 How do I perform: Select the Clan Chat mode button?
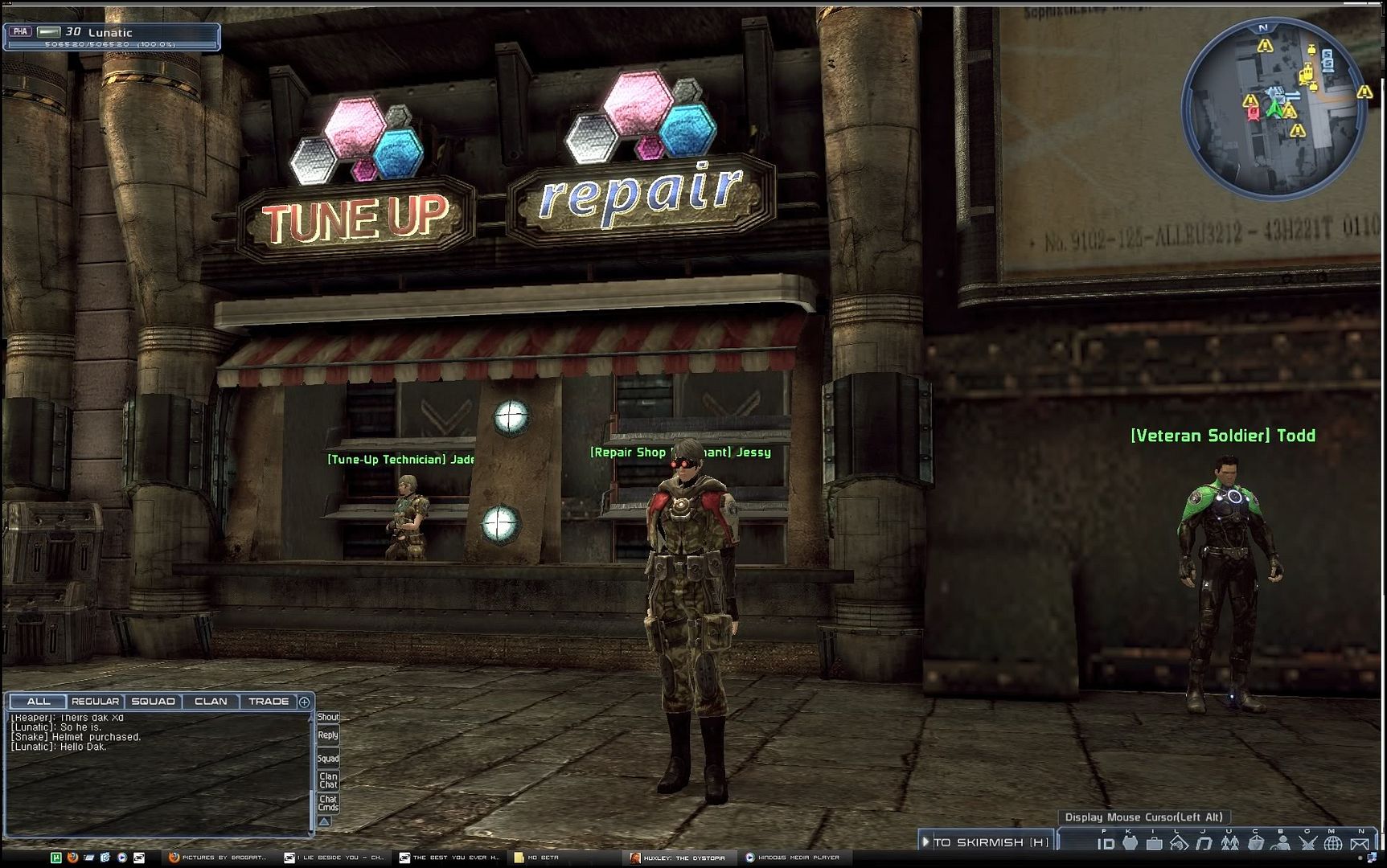click(x=328, y=780)
